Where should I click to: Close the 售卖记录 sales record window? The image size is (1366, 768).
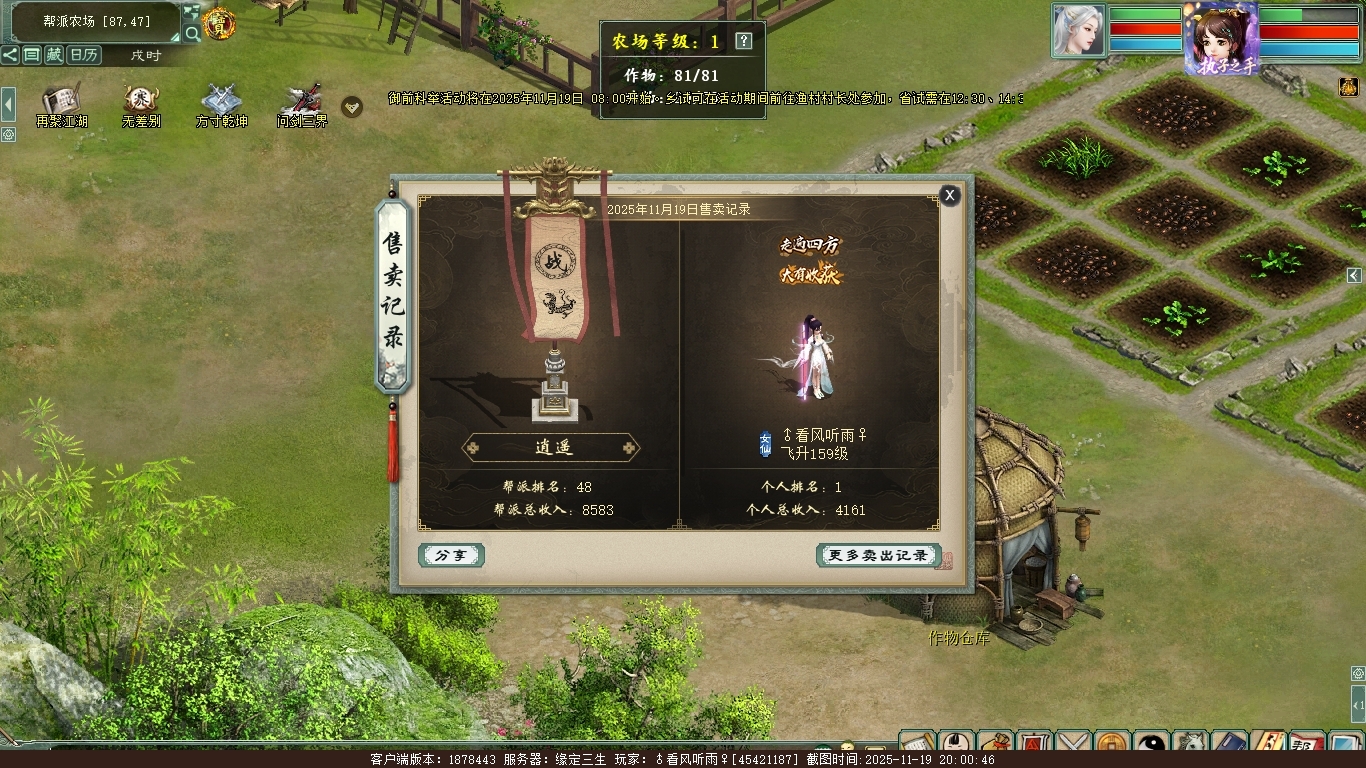coord(950,195)
